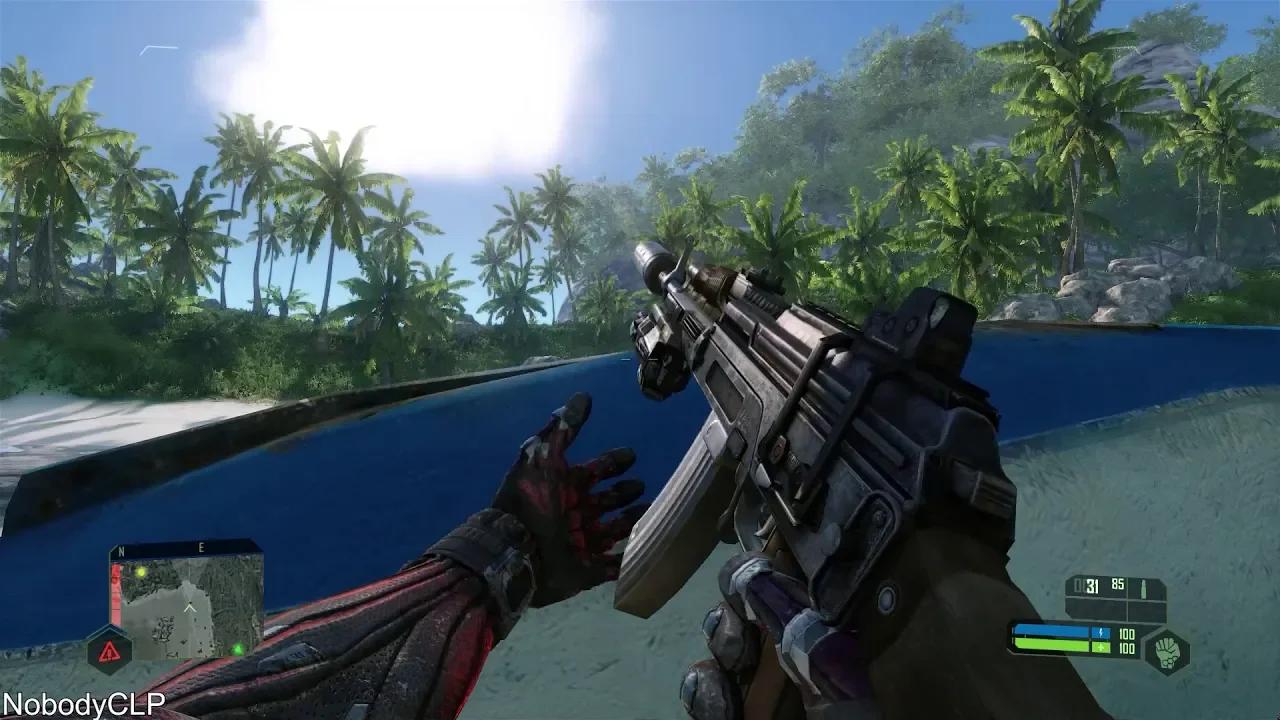Click the lightning bolt energy icon
Image resolution: width=1280 pixels, height=720 pixels.
coord(1101,632)
